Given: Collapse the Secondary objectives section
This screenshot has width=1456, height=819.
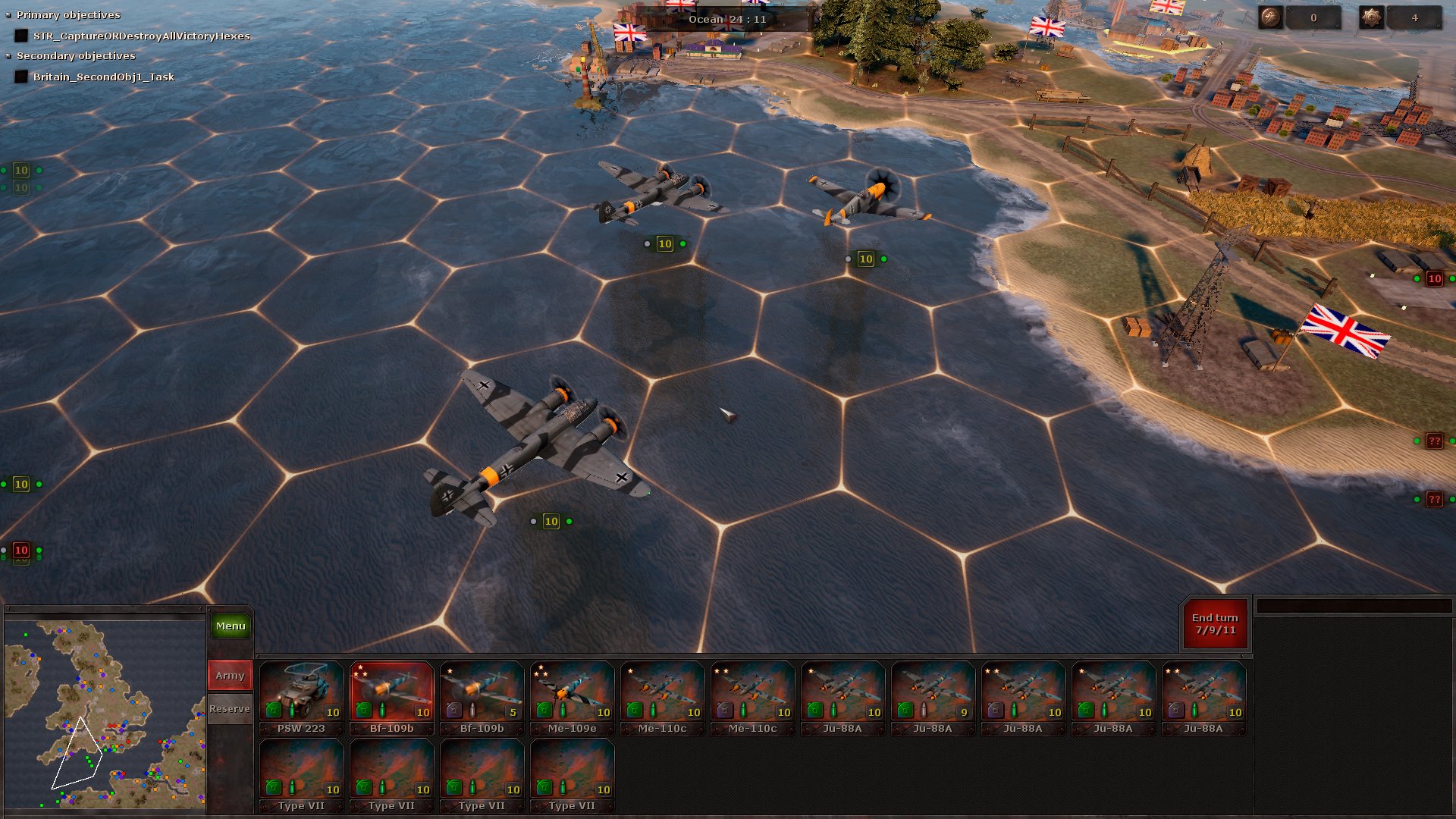Looking at the screenshot, I should [x=8, y=55].
